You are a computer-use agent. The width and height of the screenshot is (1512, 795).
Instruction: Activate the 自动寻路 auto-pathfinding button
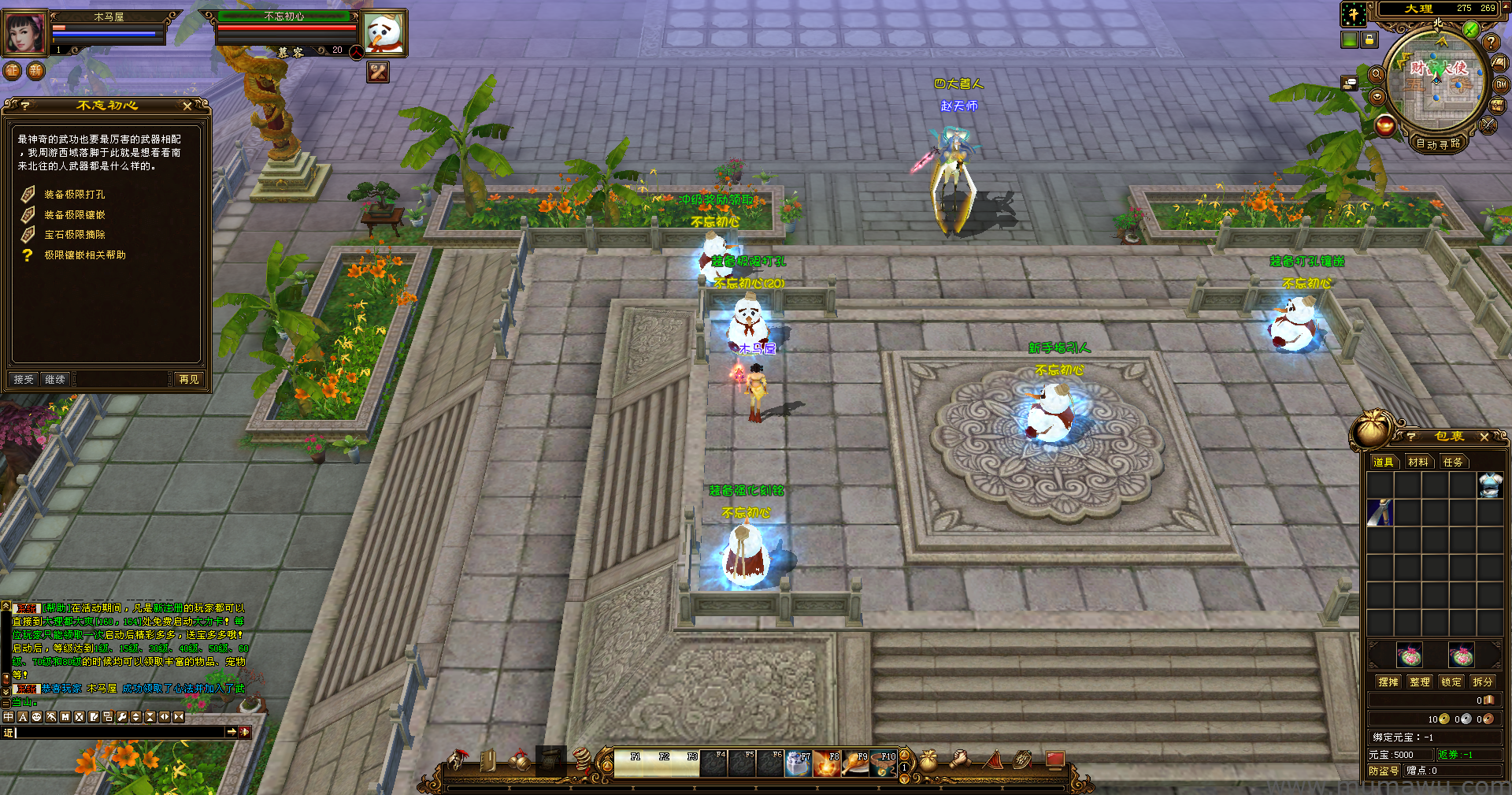click(1438, 144)
